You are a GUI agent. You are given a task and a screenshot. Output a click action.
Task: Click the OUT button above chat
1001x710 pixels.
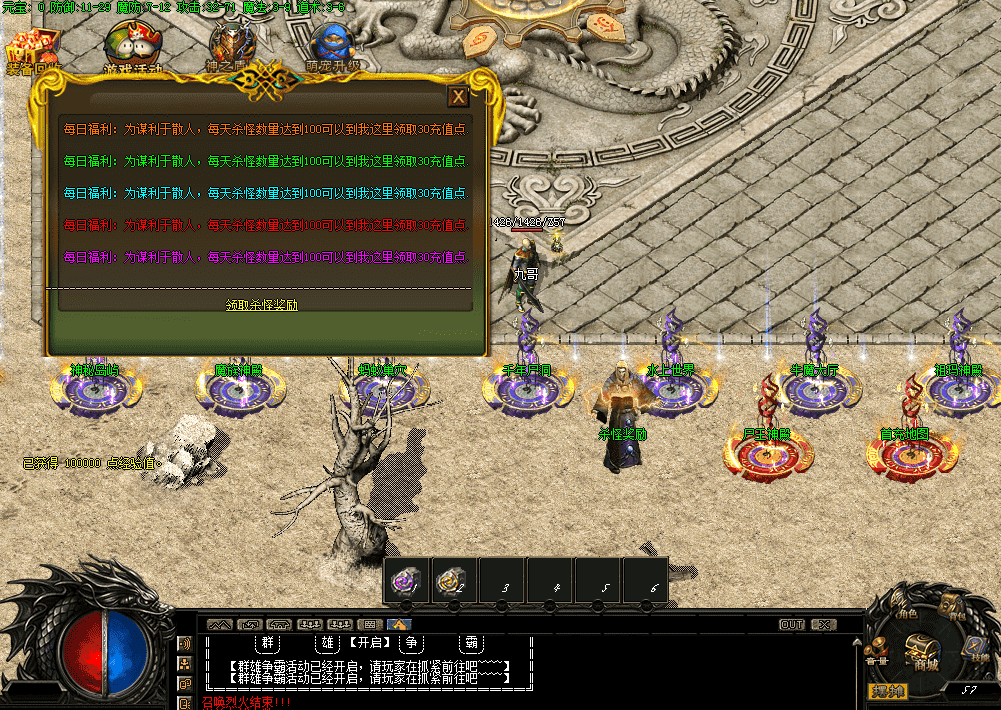791,625
